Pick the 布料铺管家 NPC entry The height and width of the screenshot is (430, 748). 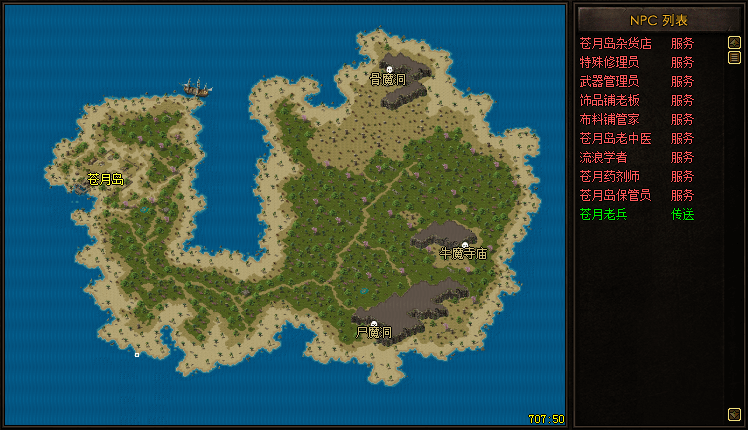click(609, 119)
